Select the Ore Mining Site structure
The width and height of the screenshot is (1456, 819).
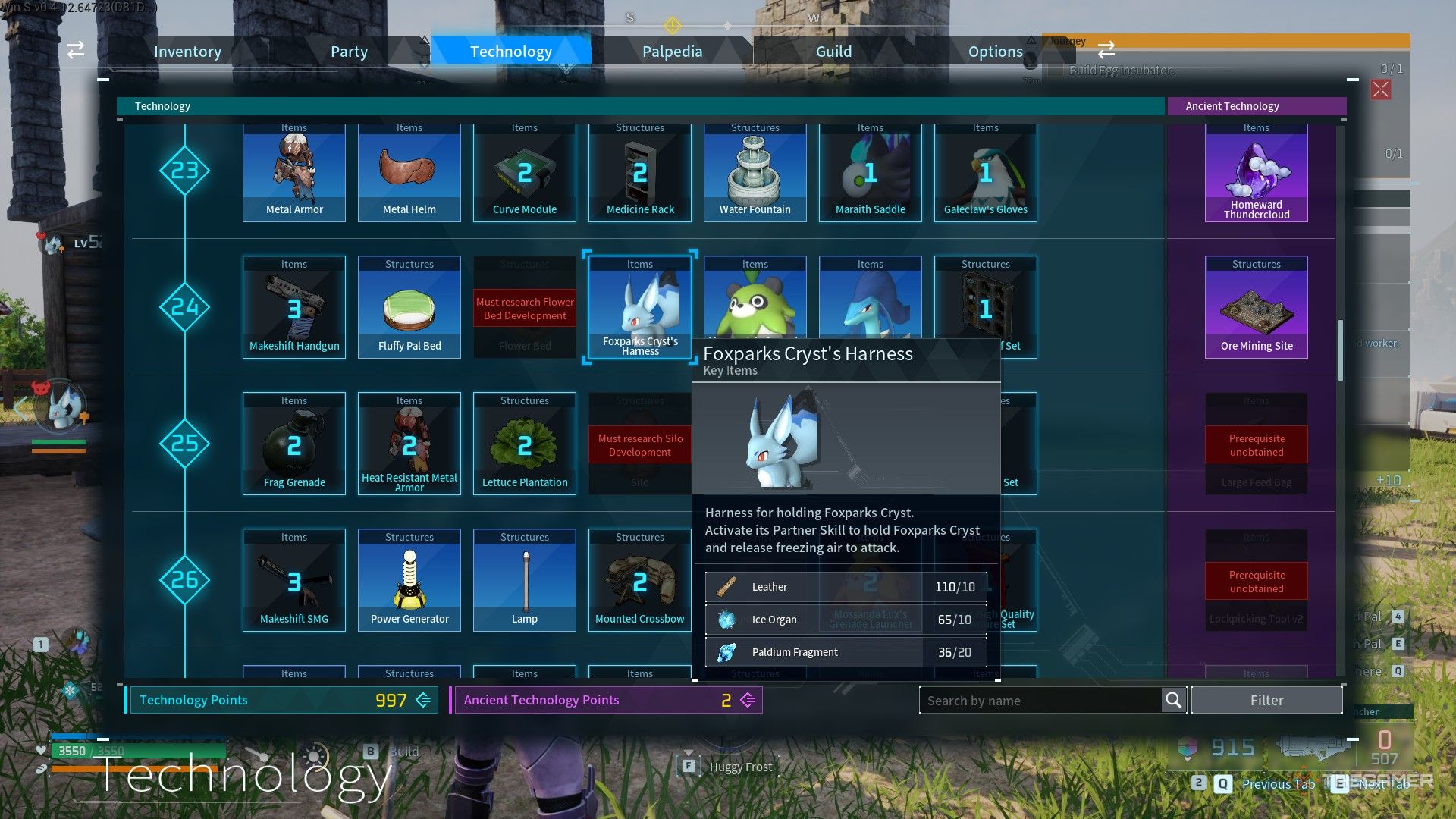click(1257, 307)
